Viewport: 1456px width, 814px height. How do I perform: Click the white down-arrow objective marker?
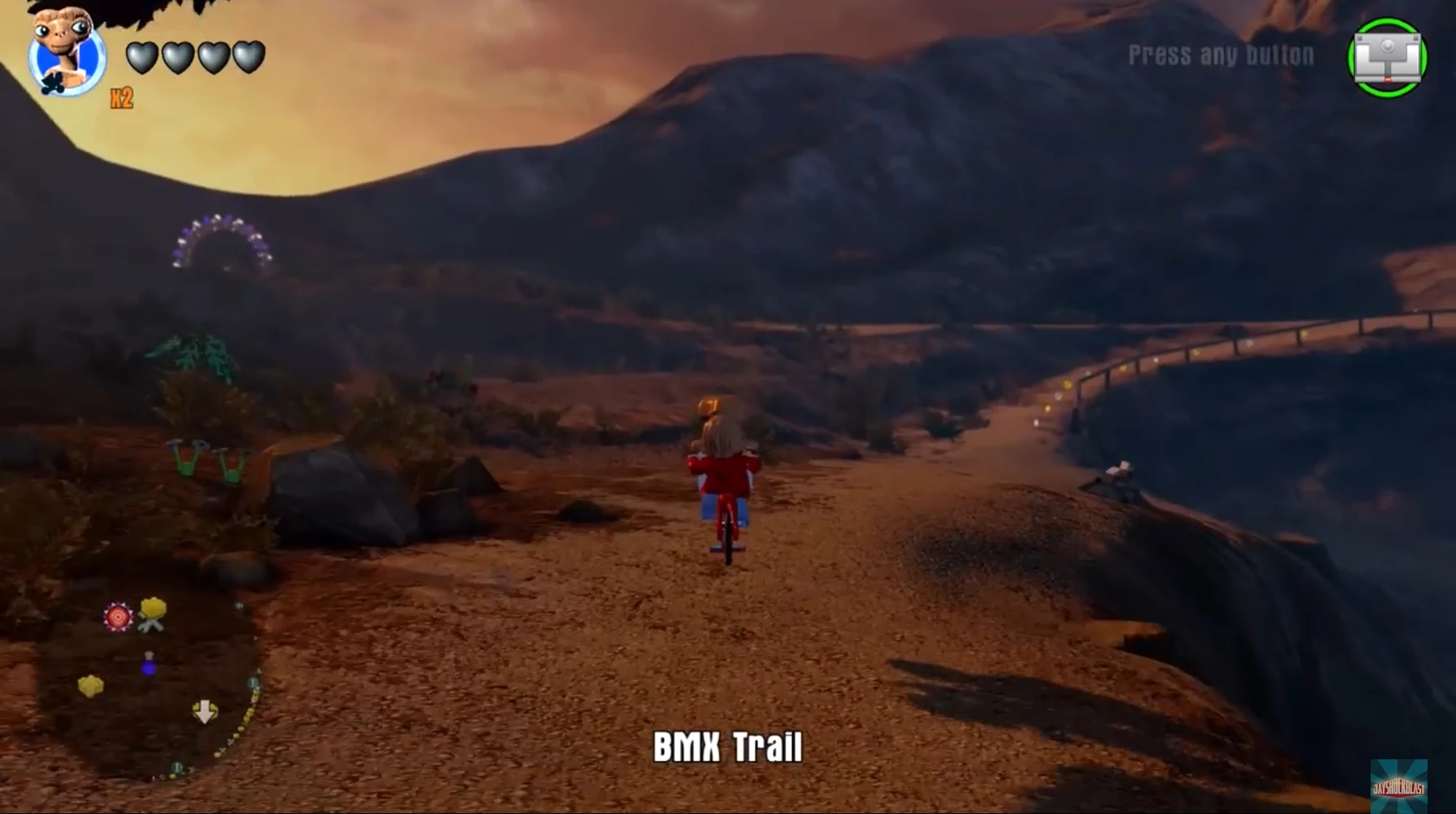point(205,711)
